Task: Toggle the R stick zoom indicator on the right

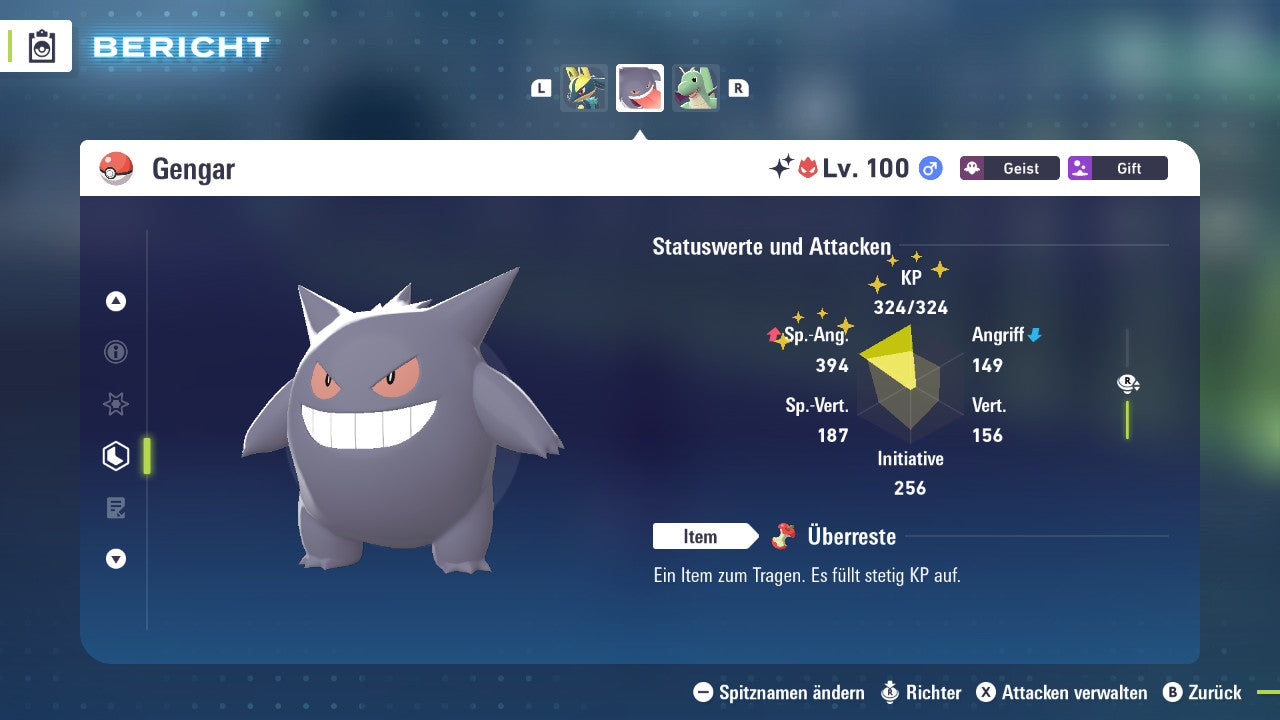Action: pos(1128,381)
